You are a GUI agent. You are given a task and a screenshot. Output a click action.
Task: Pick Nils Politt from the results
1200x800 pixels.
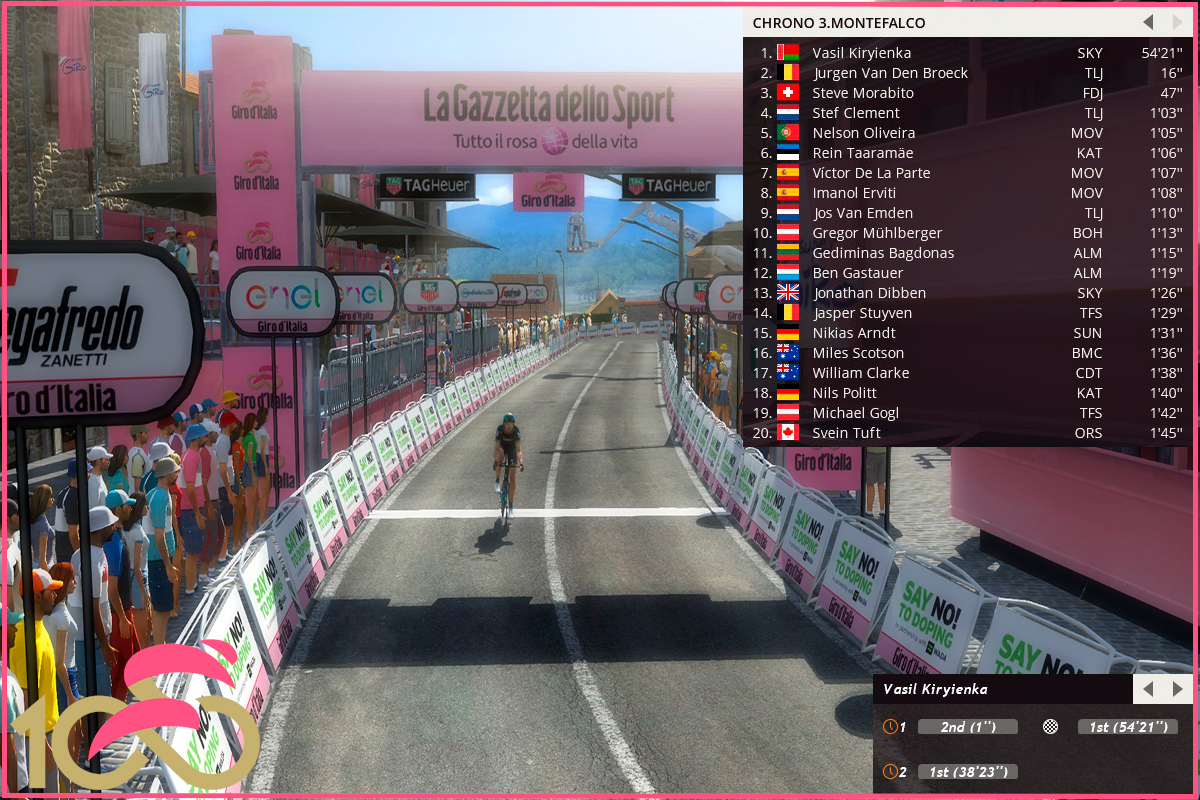844,393
